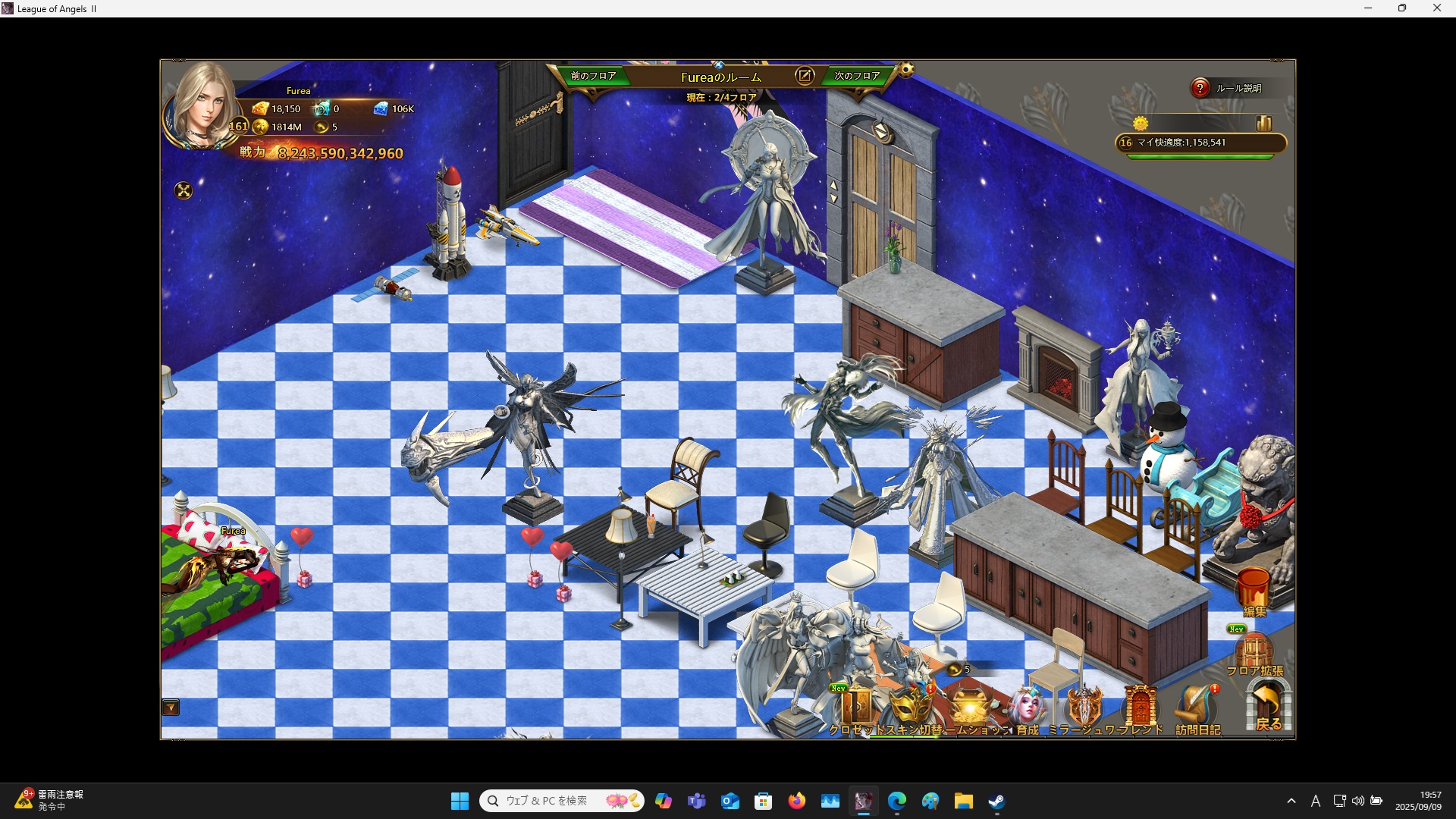This screenshot has height=819, width=1456.
Task: Toggle the crossed-arrows button below the portrait
Action: click(x=184, y=190)
